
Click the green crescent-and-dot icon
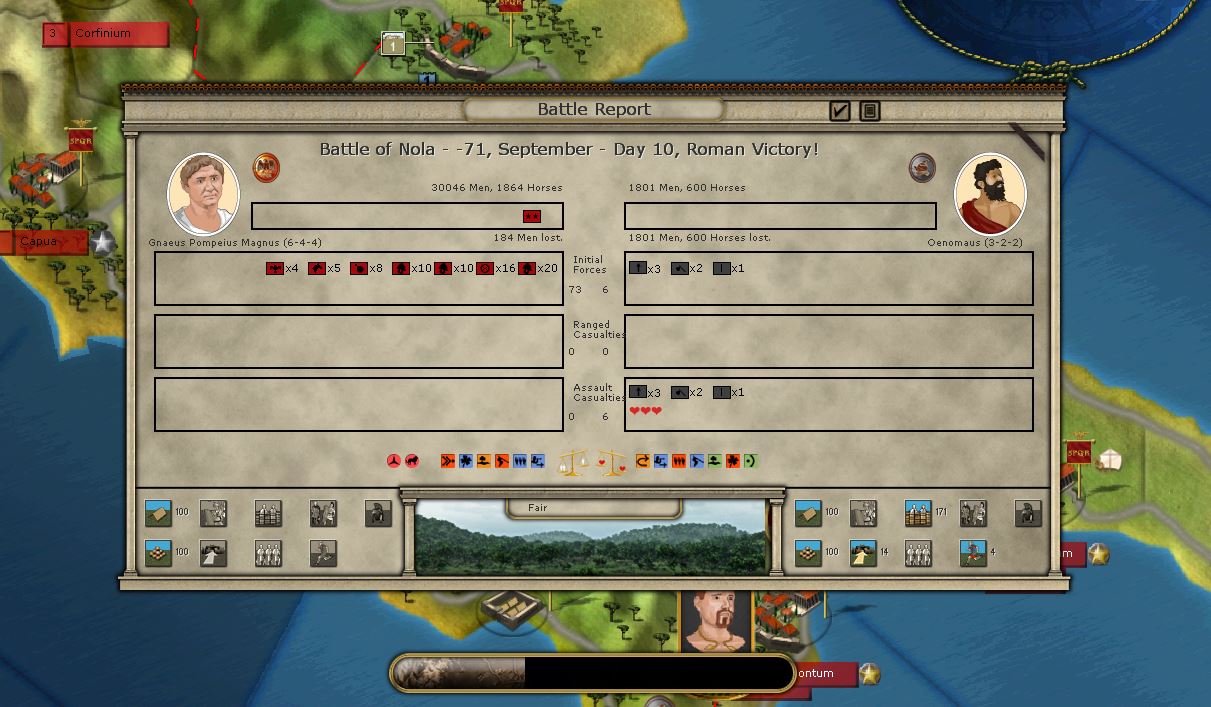[751, 461]
